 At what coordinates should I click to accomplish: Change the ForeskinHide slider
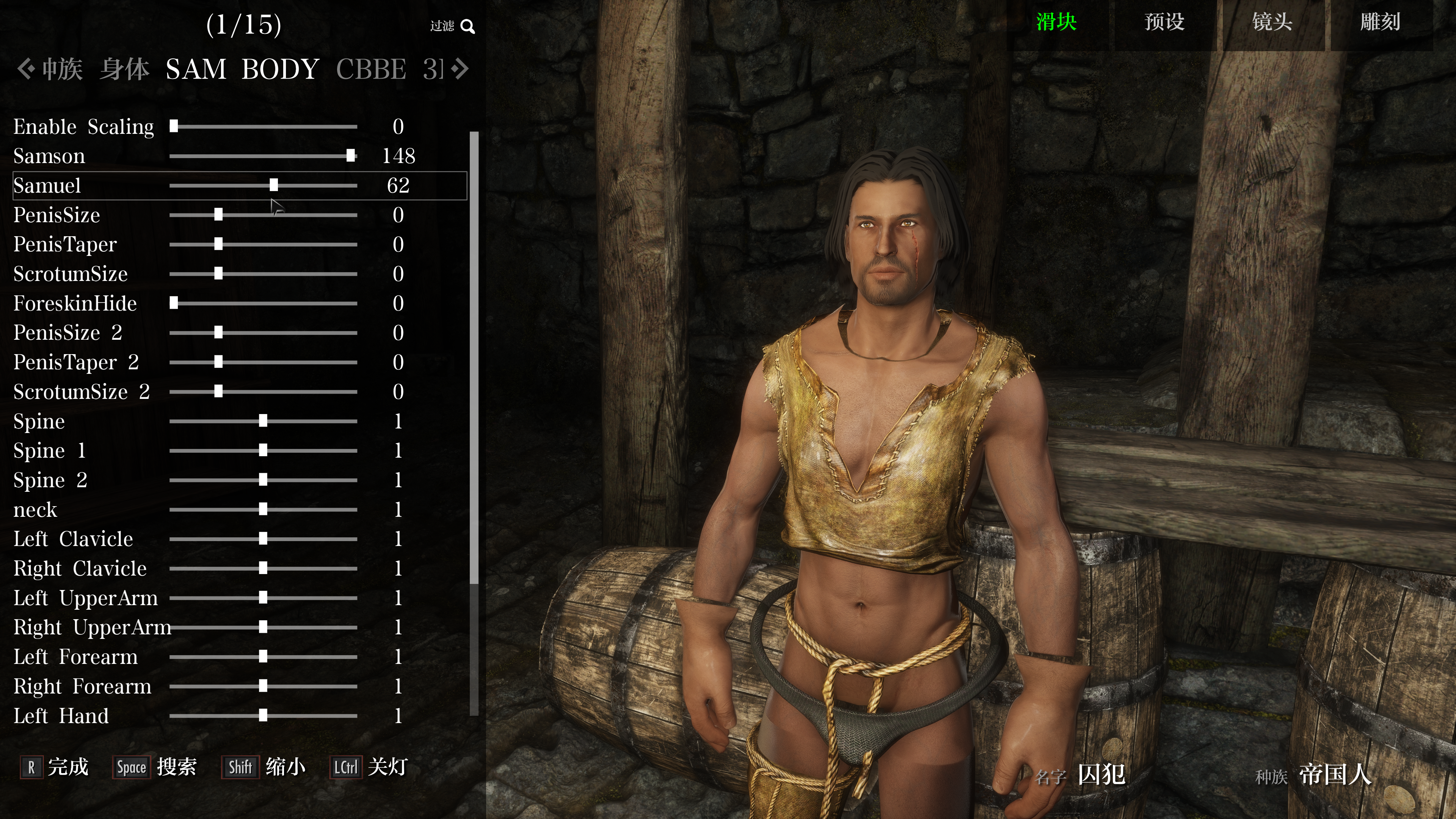coord(174,303)
